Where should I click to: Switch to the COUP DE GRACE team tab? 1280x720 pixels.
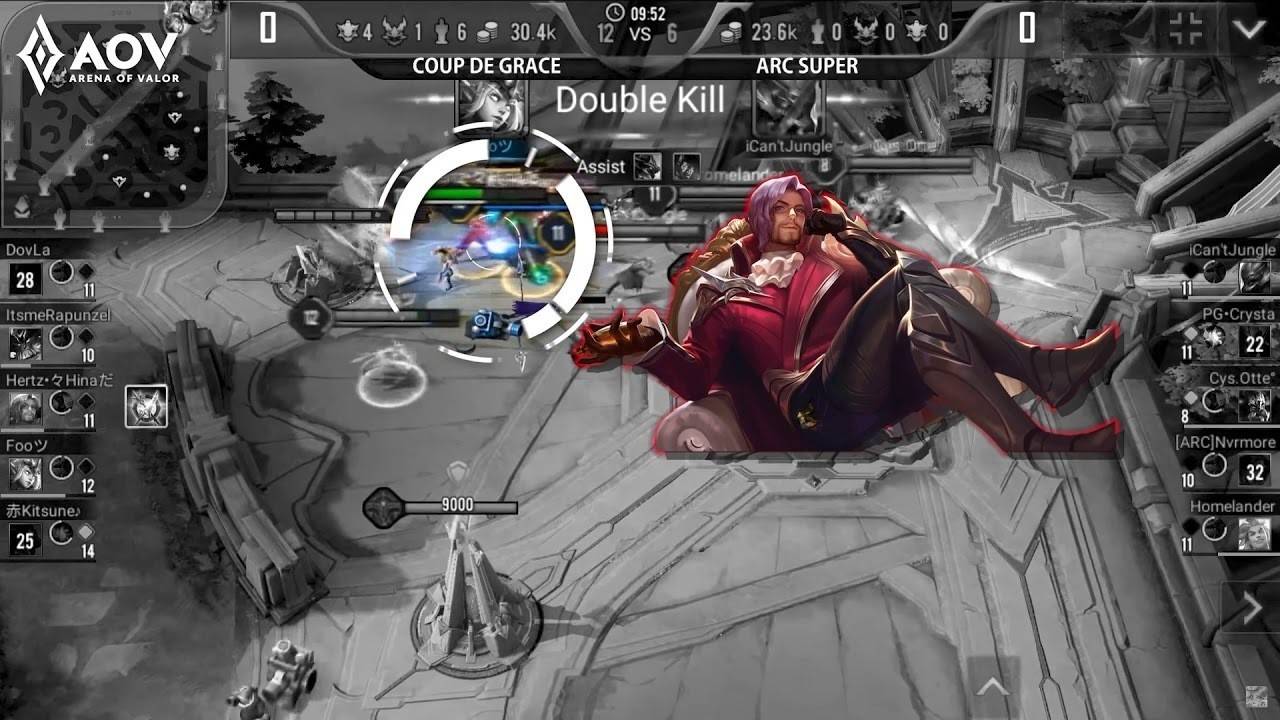485,66
